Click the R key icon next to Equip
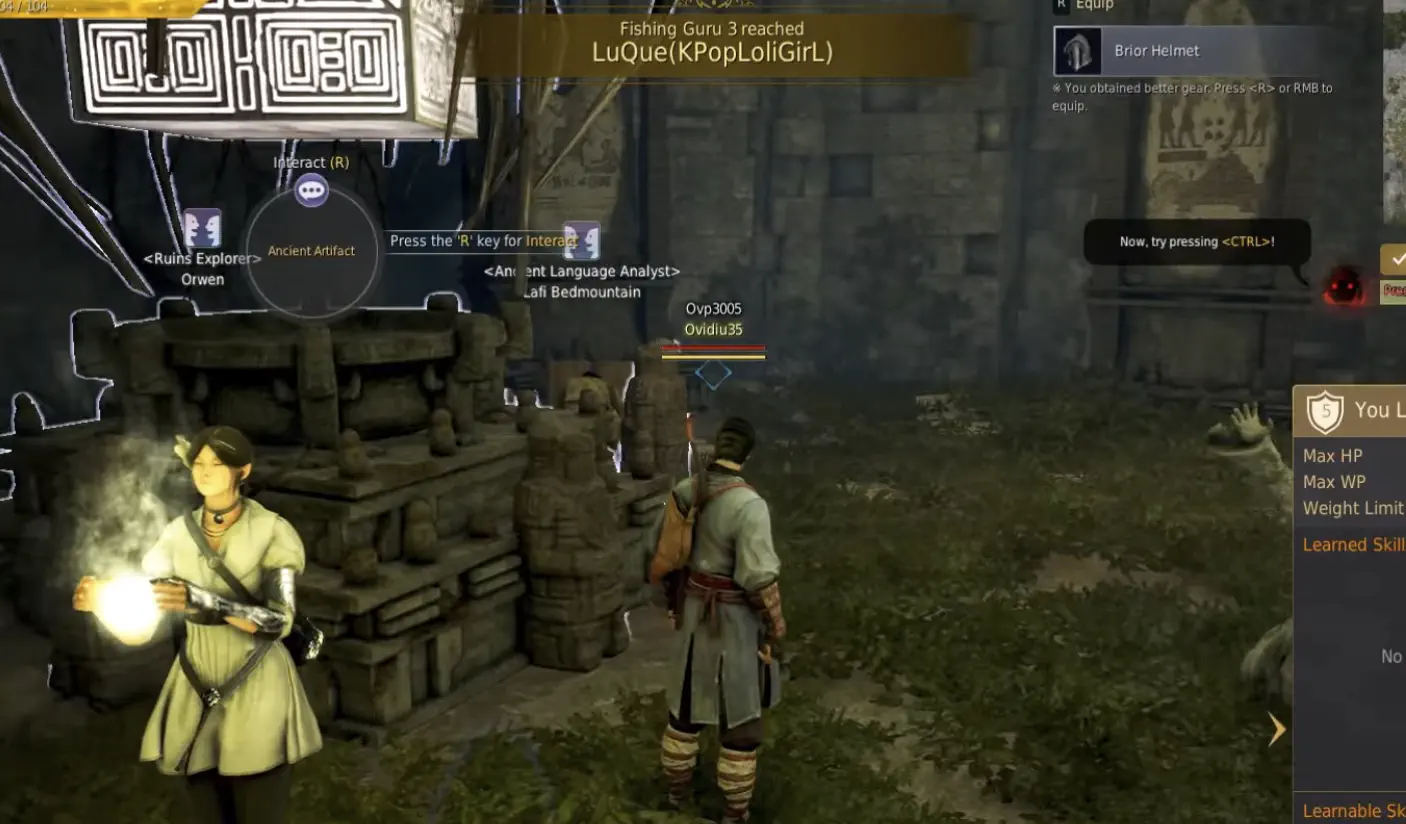Screen dimensions: 1406x824 tap(1061, 4)
